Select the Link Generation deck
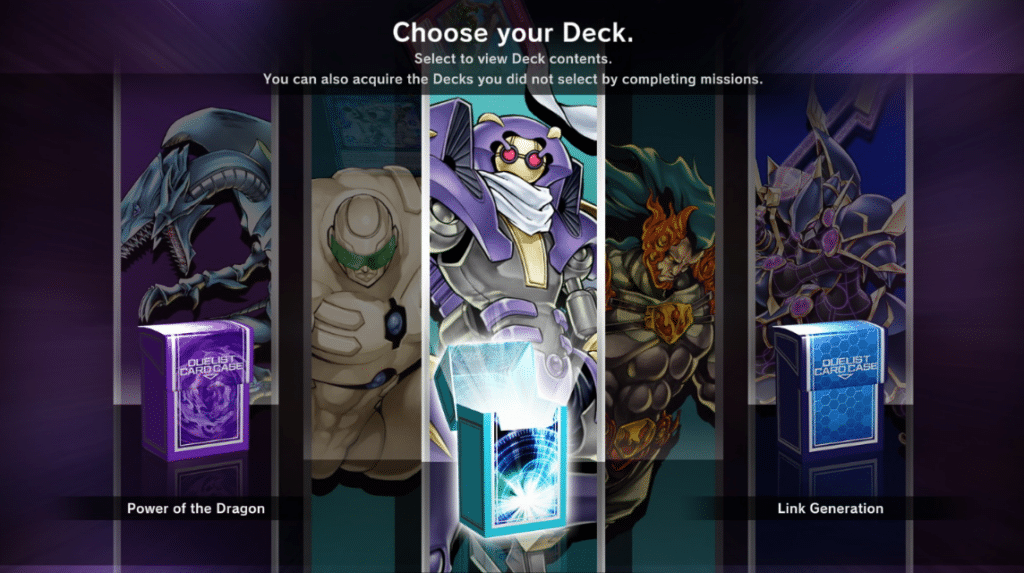This screenshot has height=573, width=1024. click(x=830, y=508)
